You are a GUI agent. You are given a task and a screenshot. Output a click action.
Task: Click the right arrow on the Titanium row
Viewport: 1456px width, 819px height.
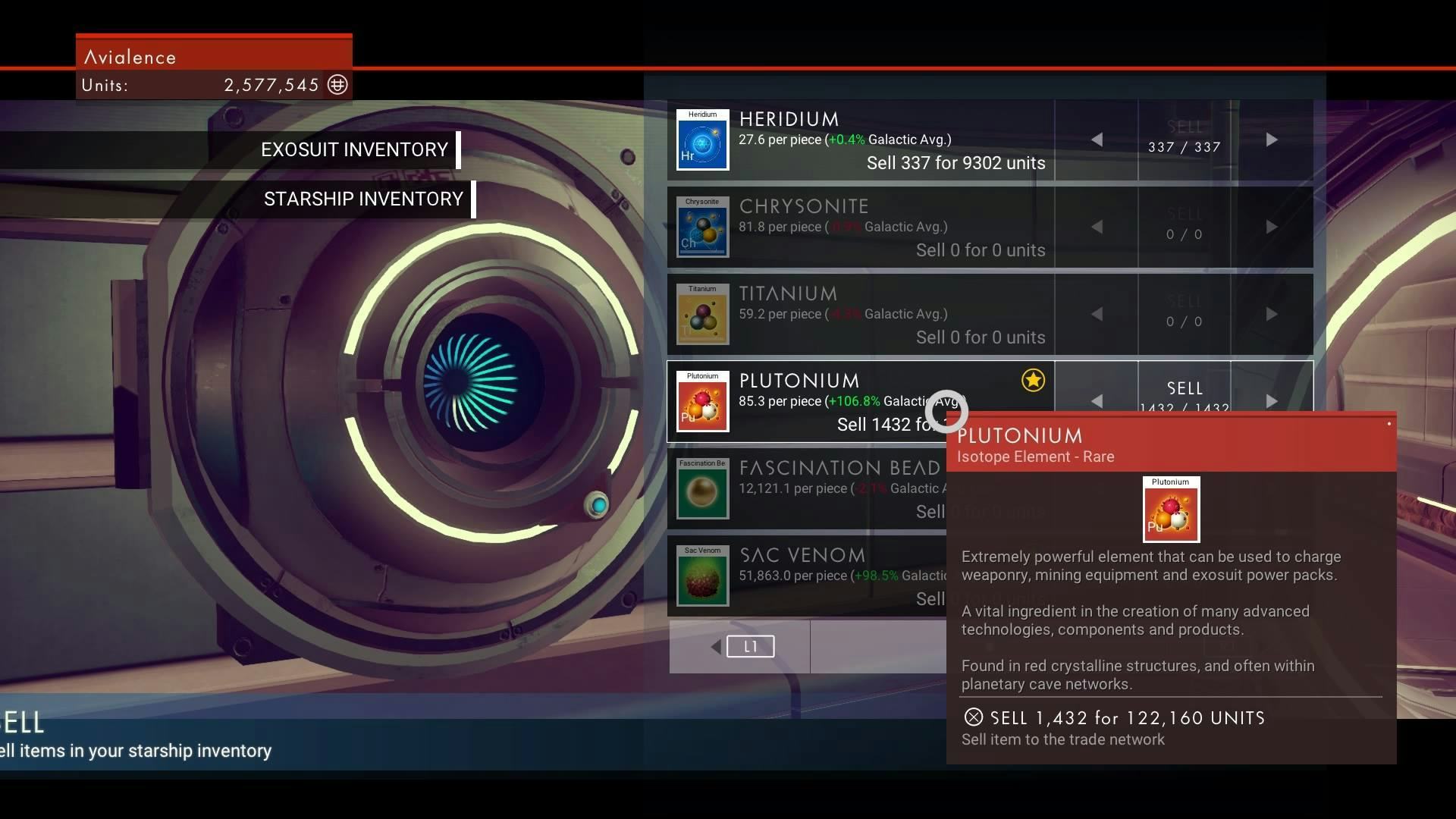click(x=1272, y=315)
